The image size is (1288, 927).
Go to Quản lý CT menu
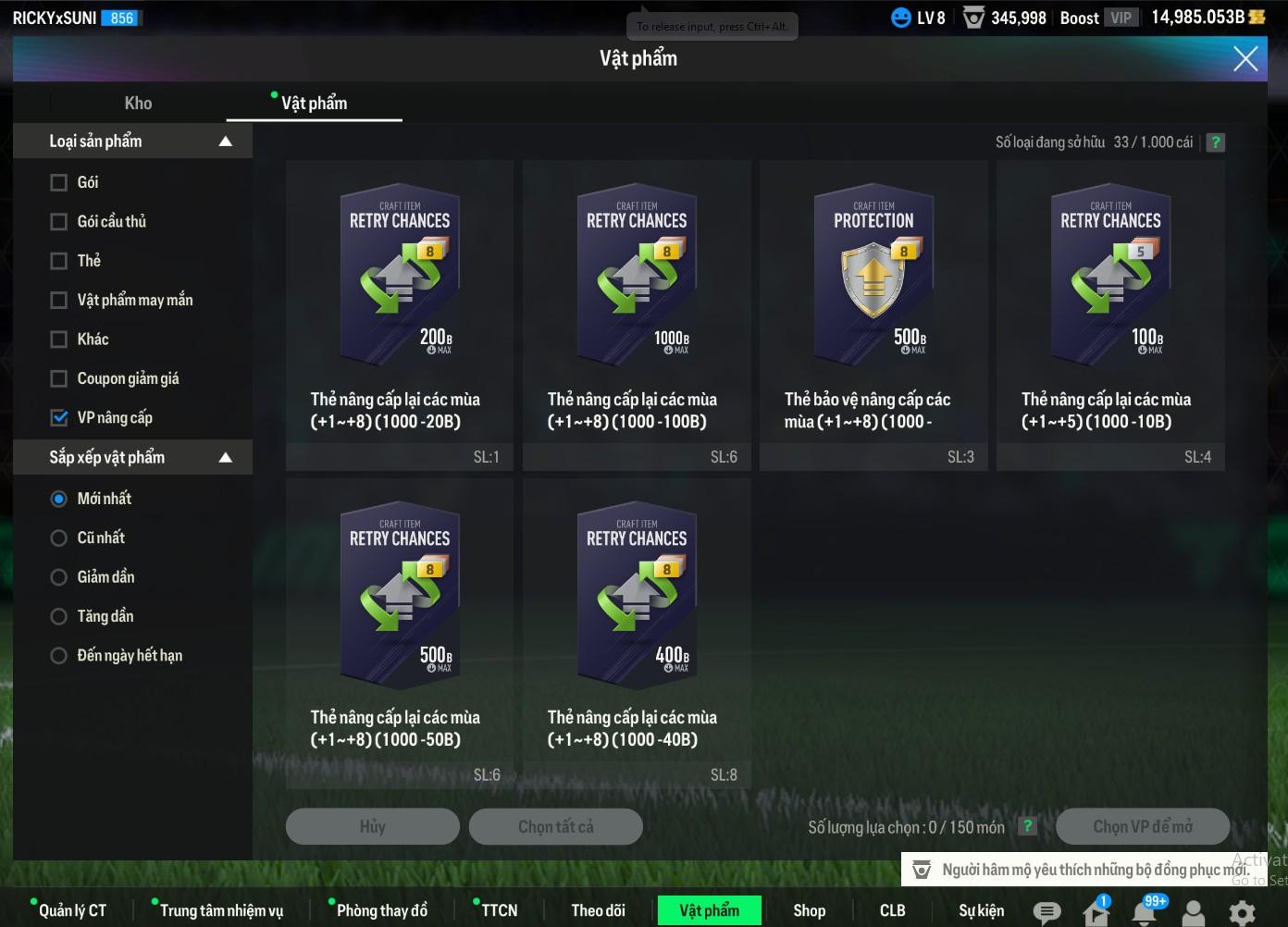[x=72, y=911]
